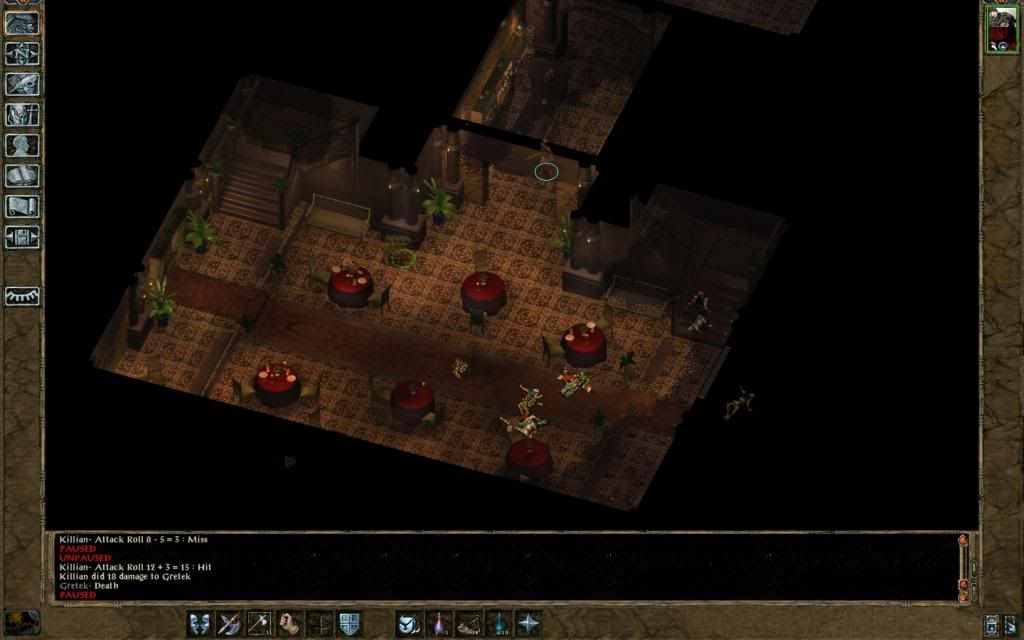Image resolution: width=1024 pixels, height=640 pixels.
Task: Click the round helmet action button
Action: (x=408, y=623)
